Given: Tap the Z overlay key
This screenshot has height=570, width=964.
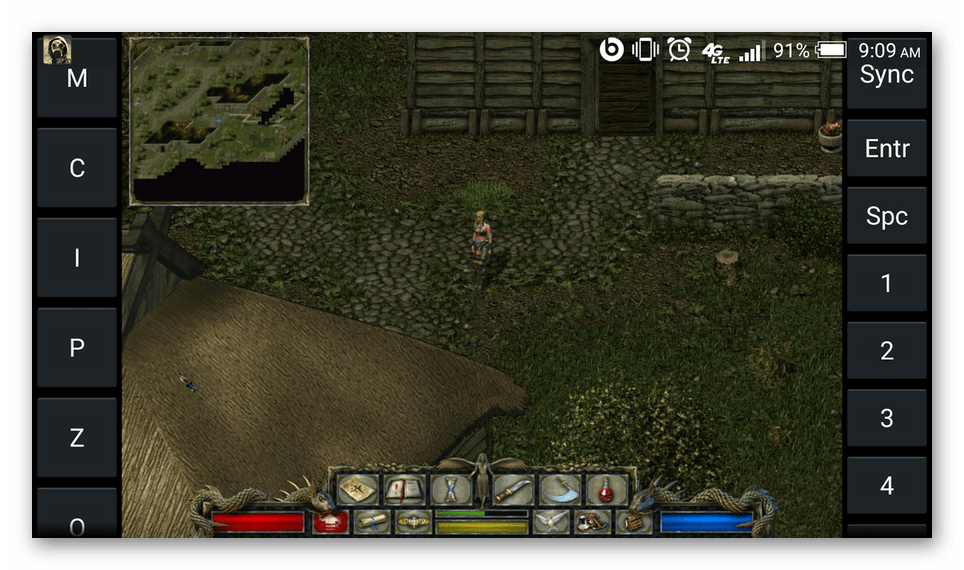Looking at the screenshot, I should coord(77,438).
